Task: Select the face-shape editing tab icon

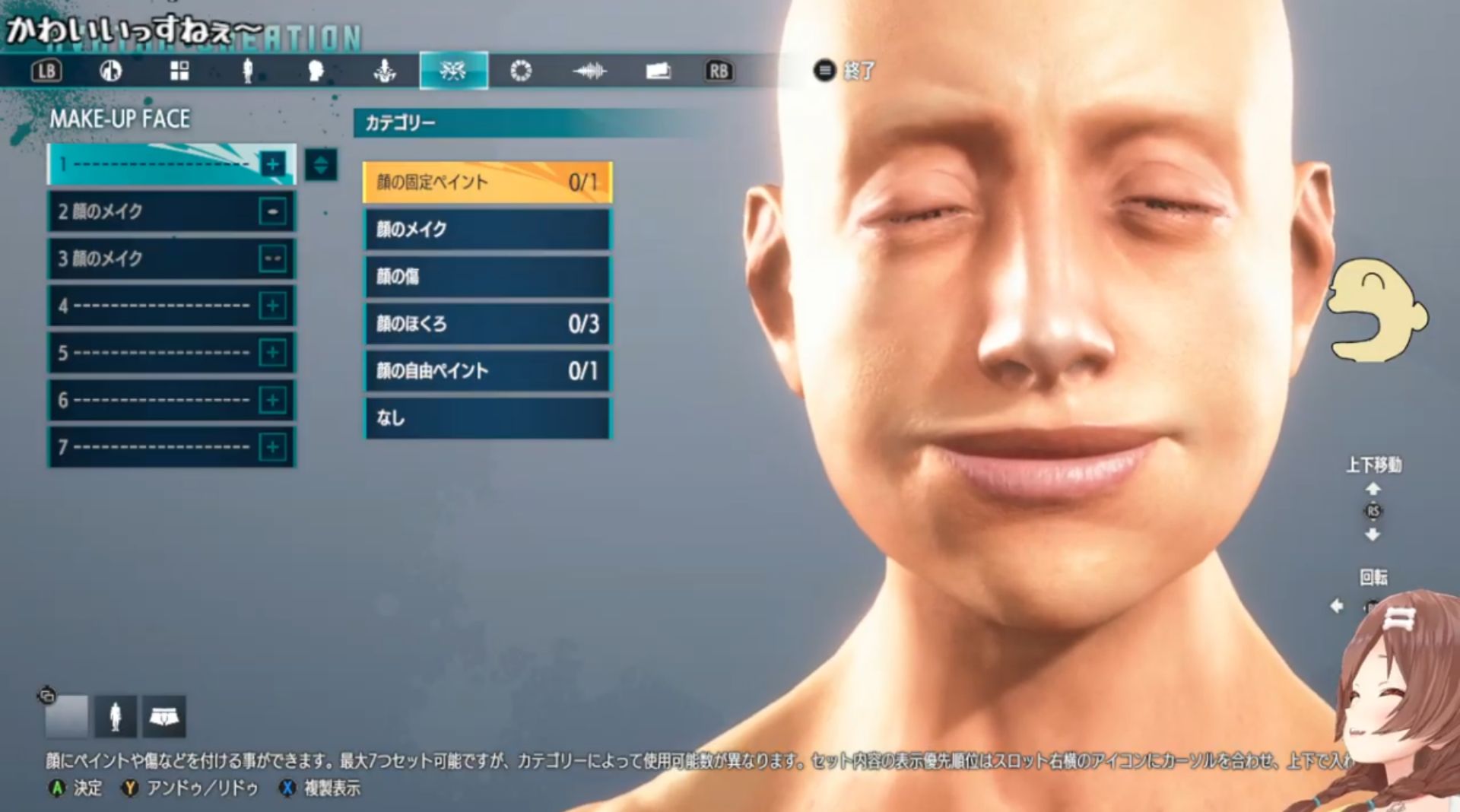Action: click(x=315, y=71)
